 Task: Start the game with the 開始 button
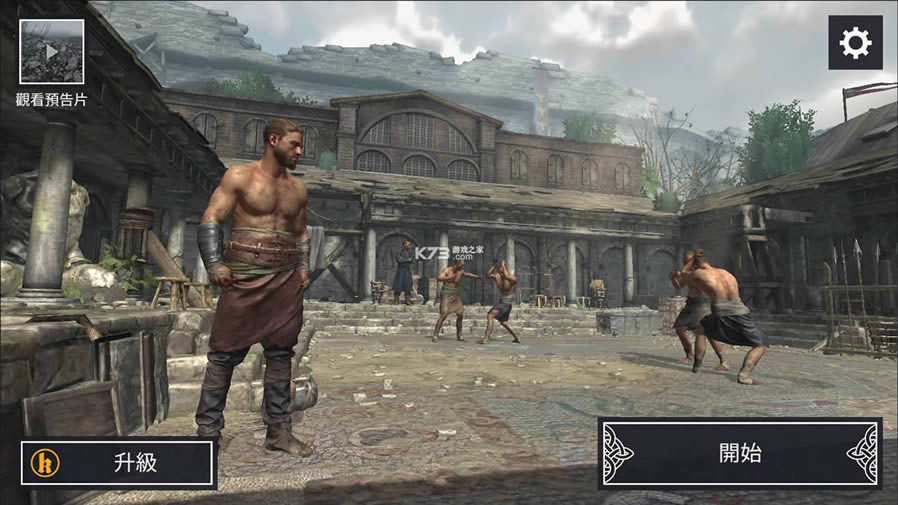pyautogui.click(x=740, y=453)
